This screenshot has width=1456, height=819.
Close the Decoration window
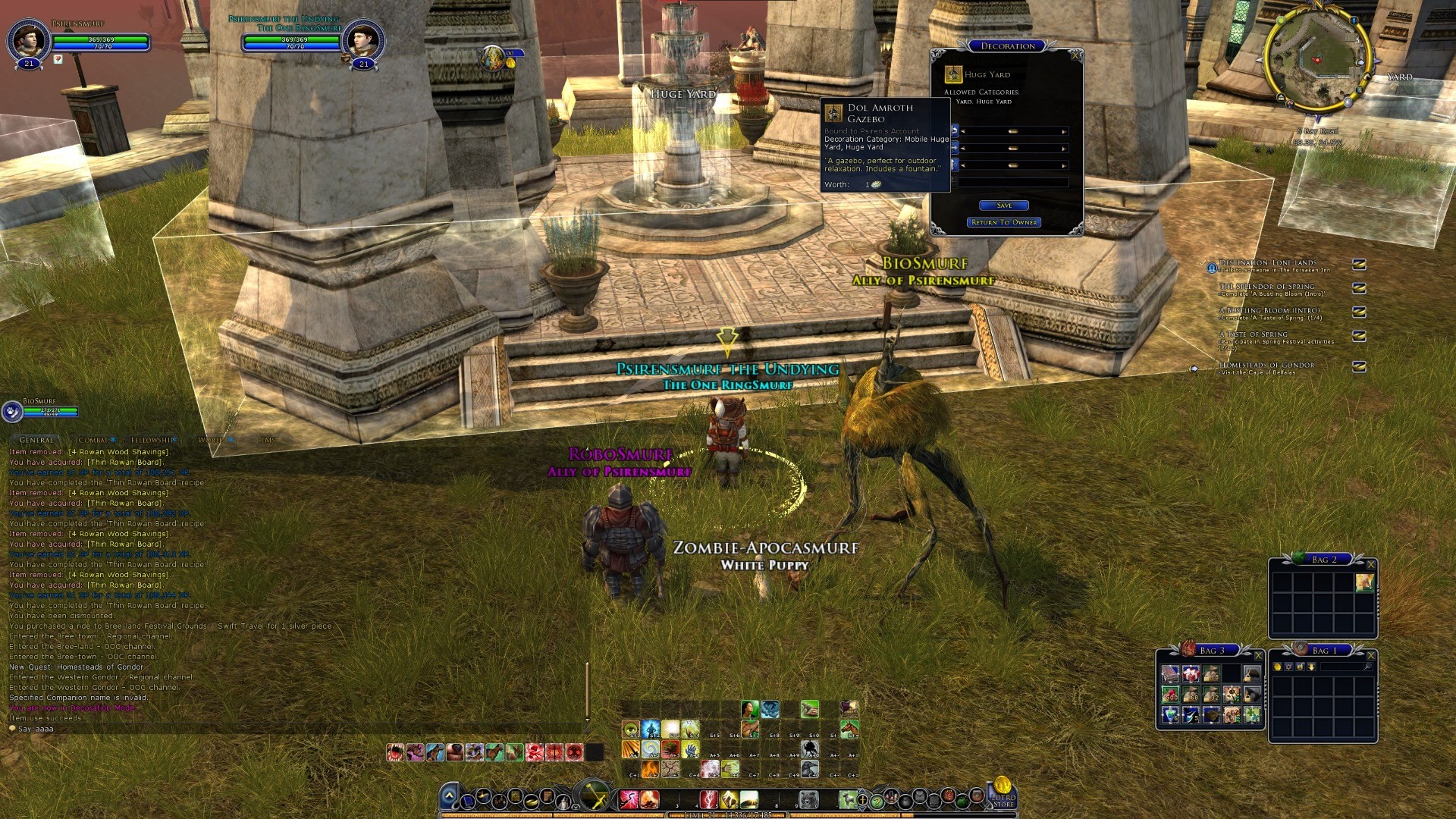click(x=1075, y=55)
